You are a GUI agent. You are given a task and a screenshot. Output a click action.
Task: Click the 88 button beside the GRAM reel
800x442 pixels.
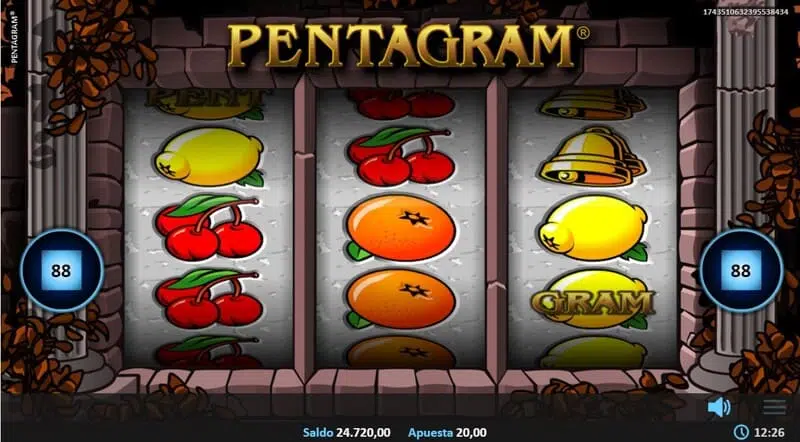[x=740, y=270]
